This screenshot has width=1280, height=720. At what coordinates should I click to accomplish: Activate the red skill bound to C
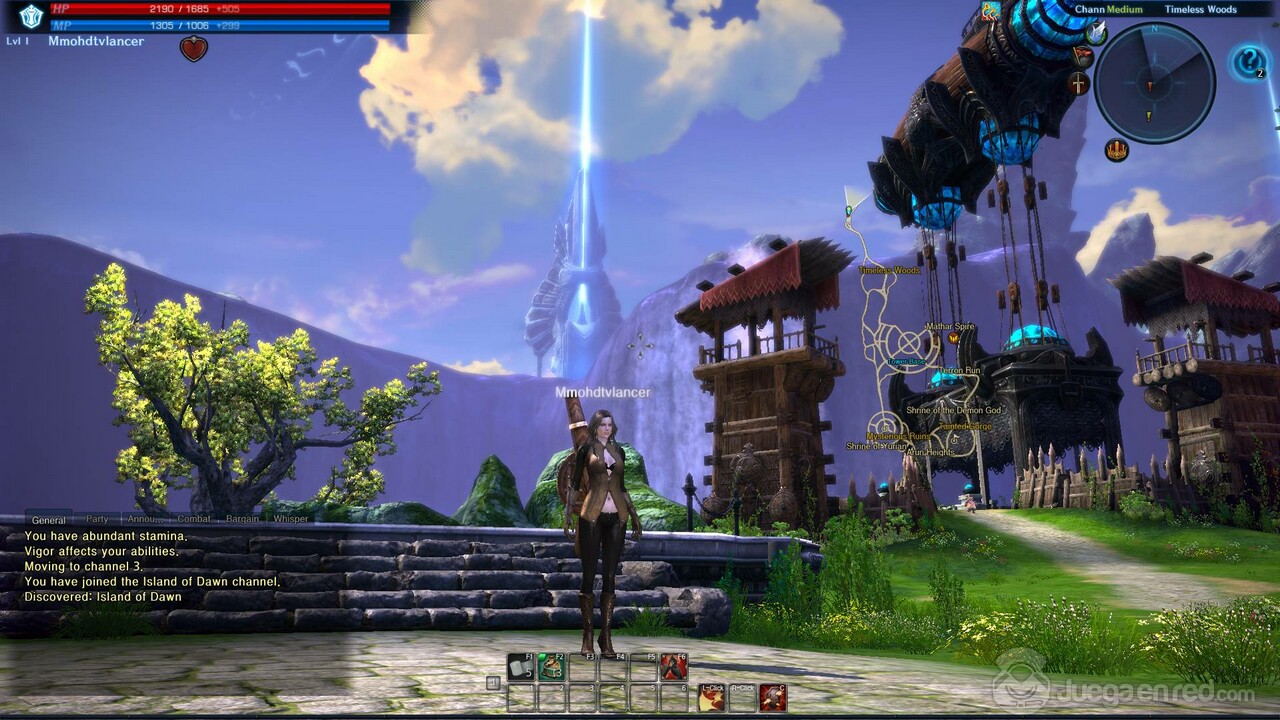772,697
